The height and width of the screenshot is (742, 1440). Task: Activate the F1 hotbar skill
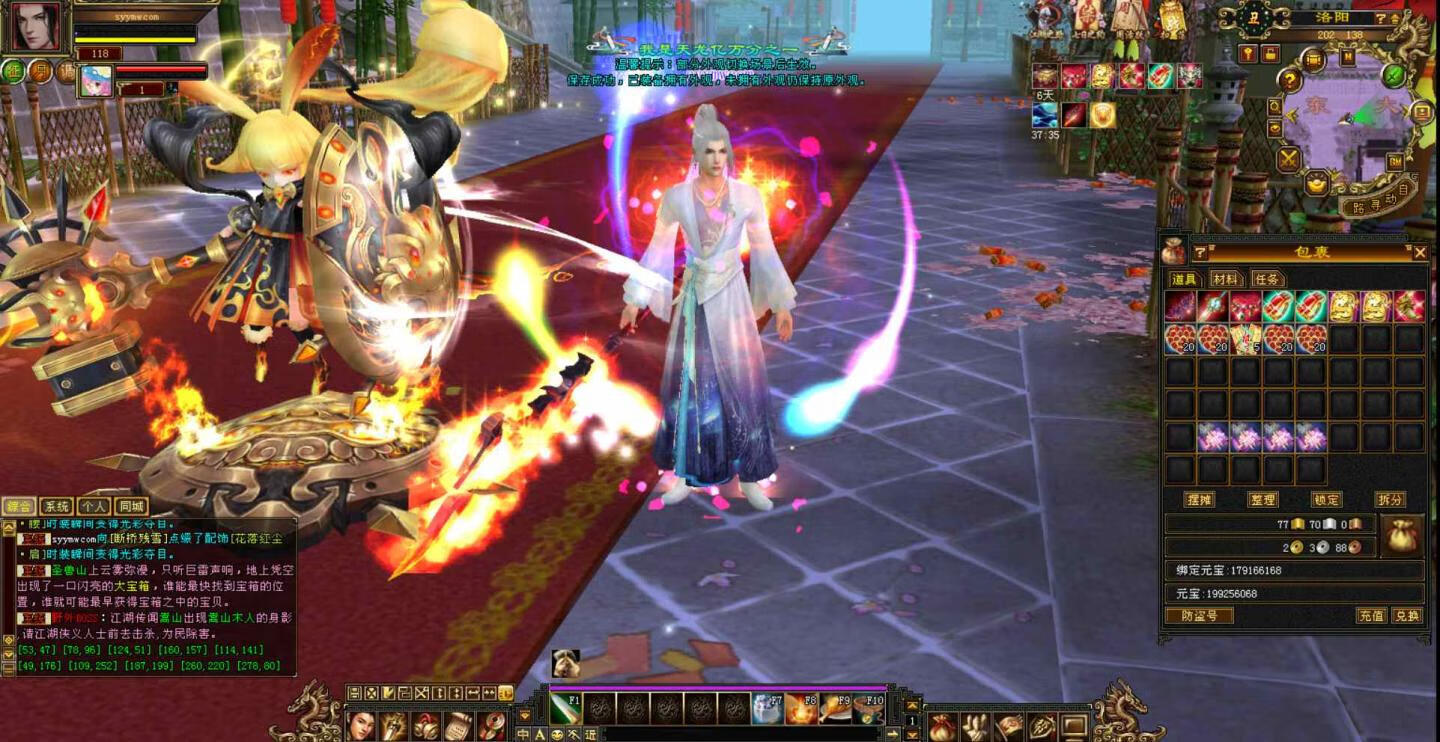pos(565,708)
